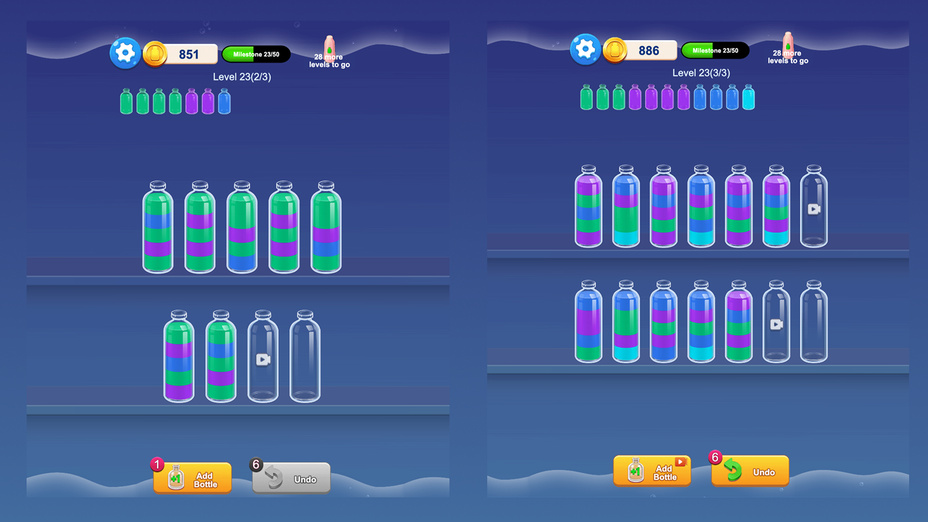Viewport: 928px width, 522px height.
Task: Open settings gear beside the 886 coin counter
Action: point(585,49)
